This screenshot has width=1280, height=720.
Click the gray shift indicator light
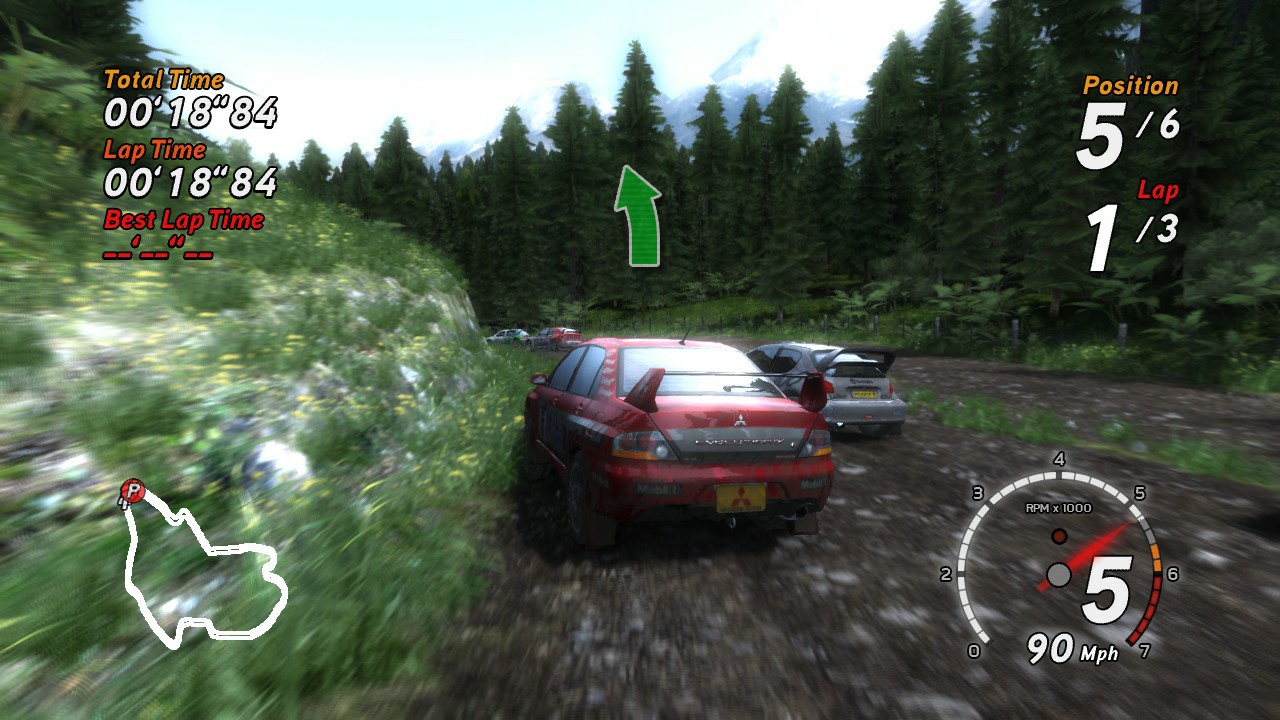(x=1058, y=573)
